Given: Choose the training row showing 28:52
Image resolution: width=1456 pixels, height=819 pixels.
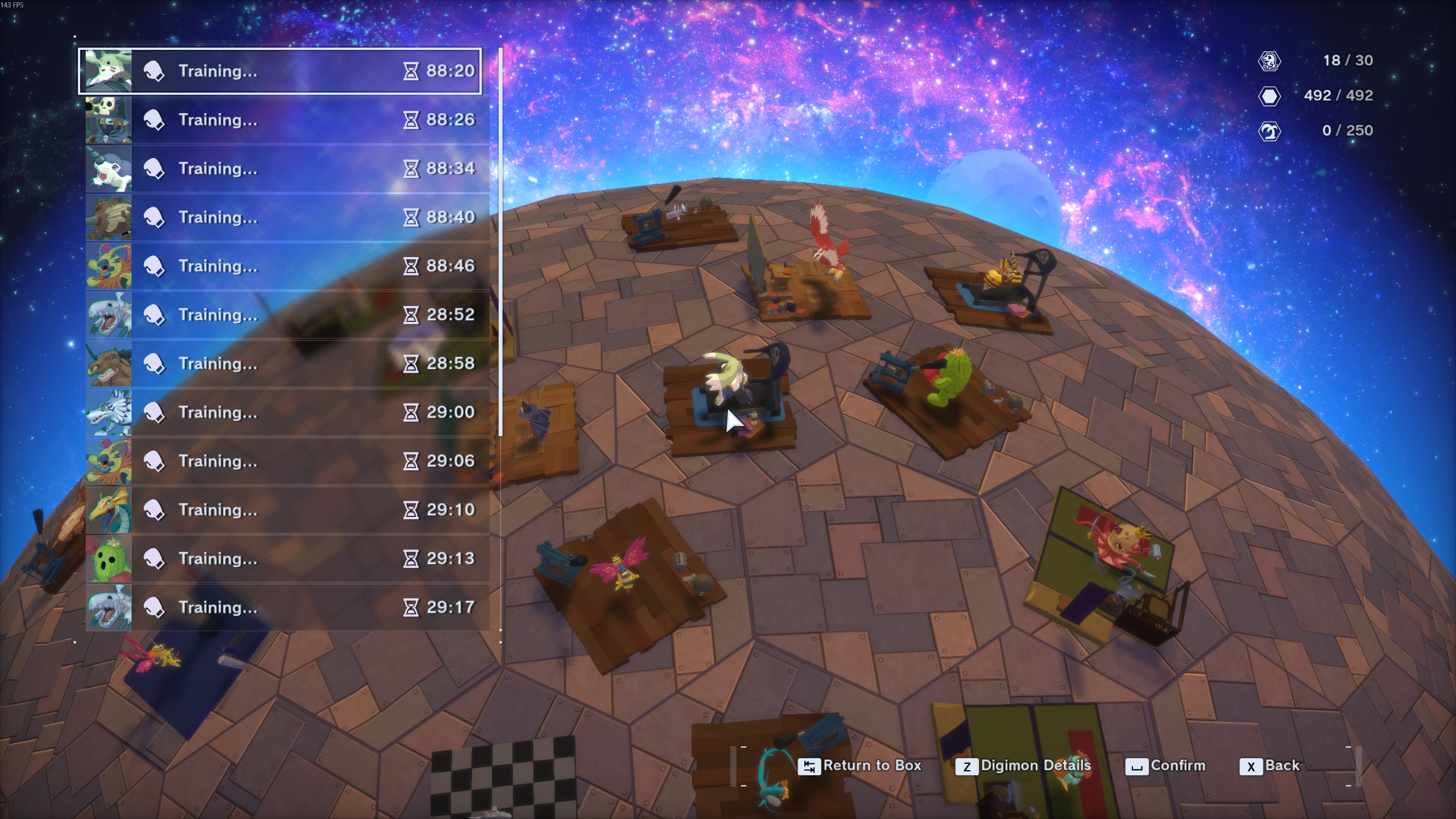Looking at the screenshot, I should (287, 315).
